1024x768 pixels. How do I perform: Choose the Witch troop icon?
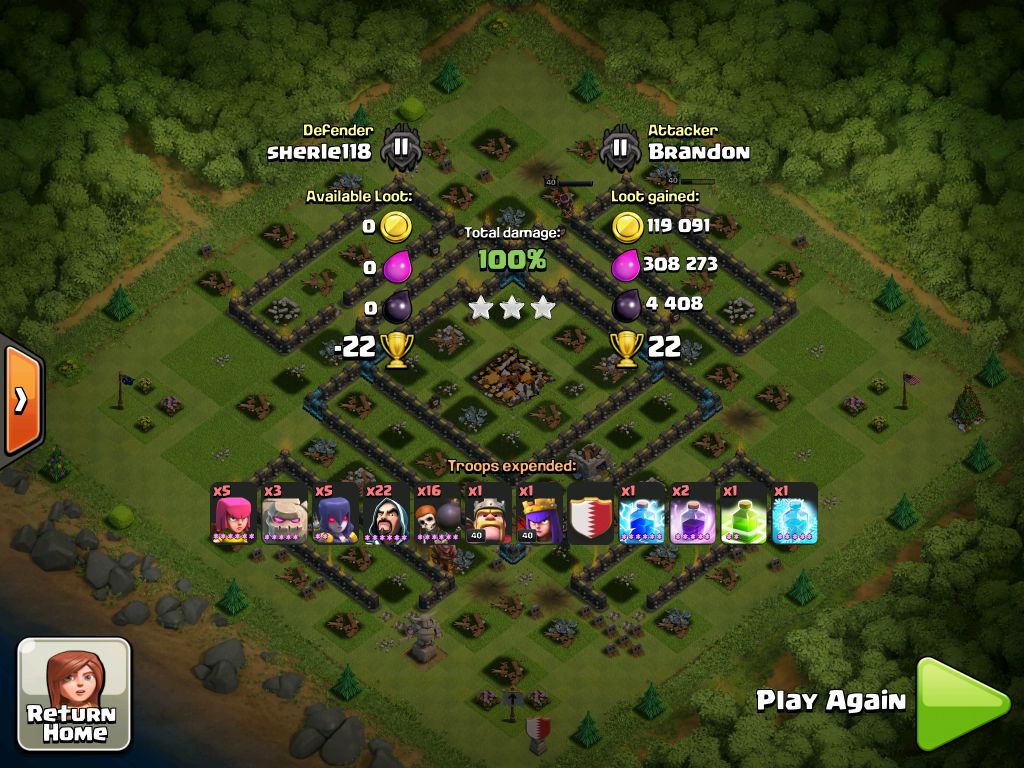click(335, 514)
